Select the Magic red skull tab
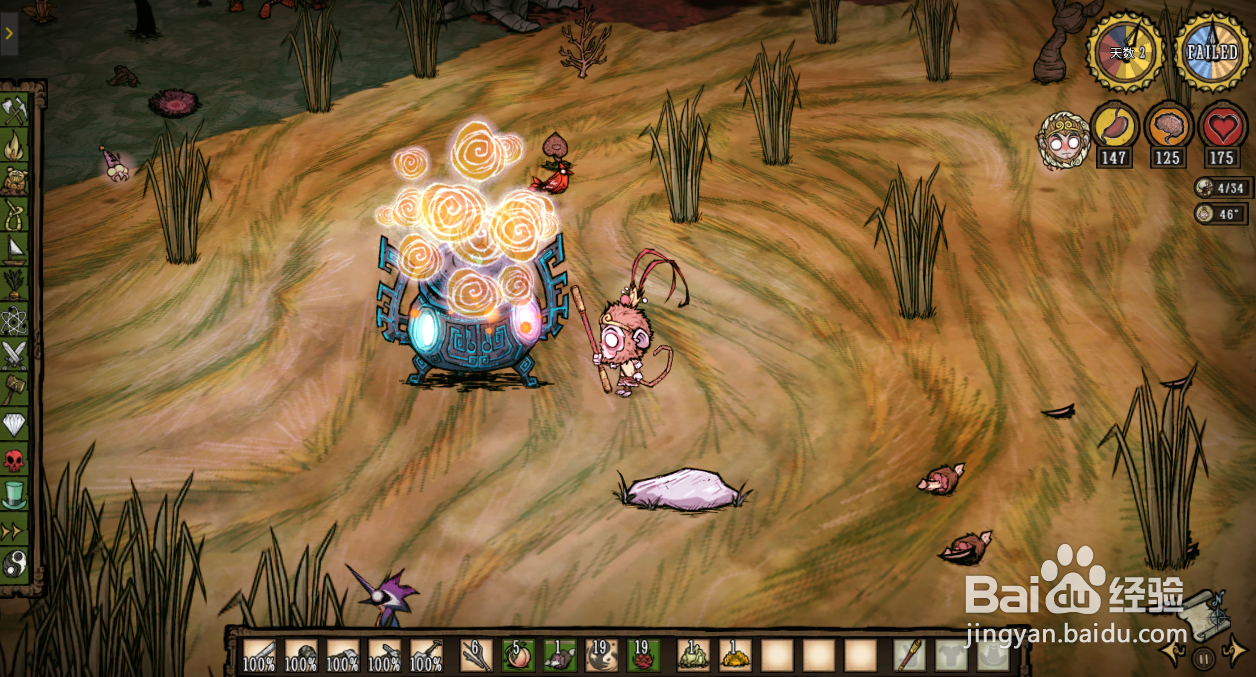Image resolution: width=1256 pixels, height=677 pixels. click(15, 459)
